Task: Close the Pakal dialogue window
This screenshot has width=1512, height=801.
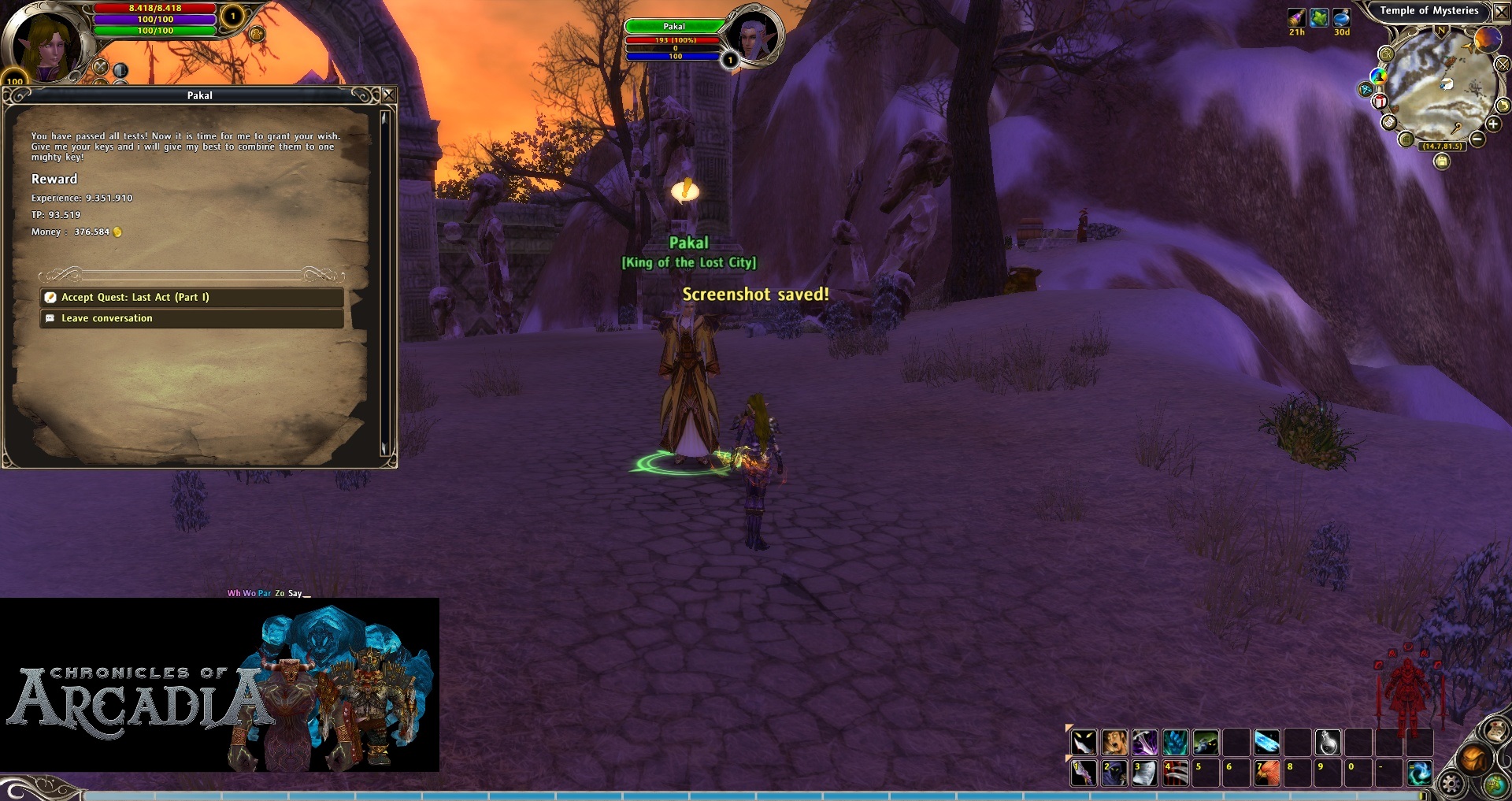Action: (x=388, y=95)
